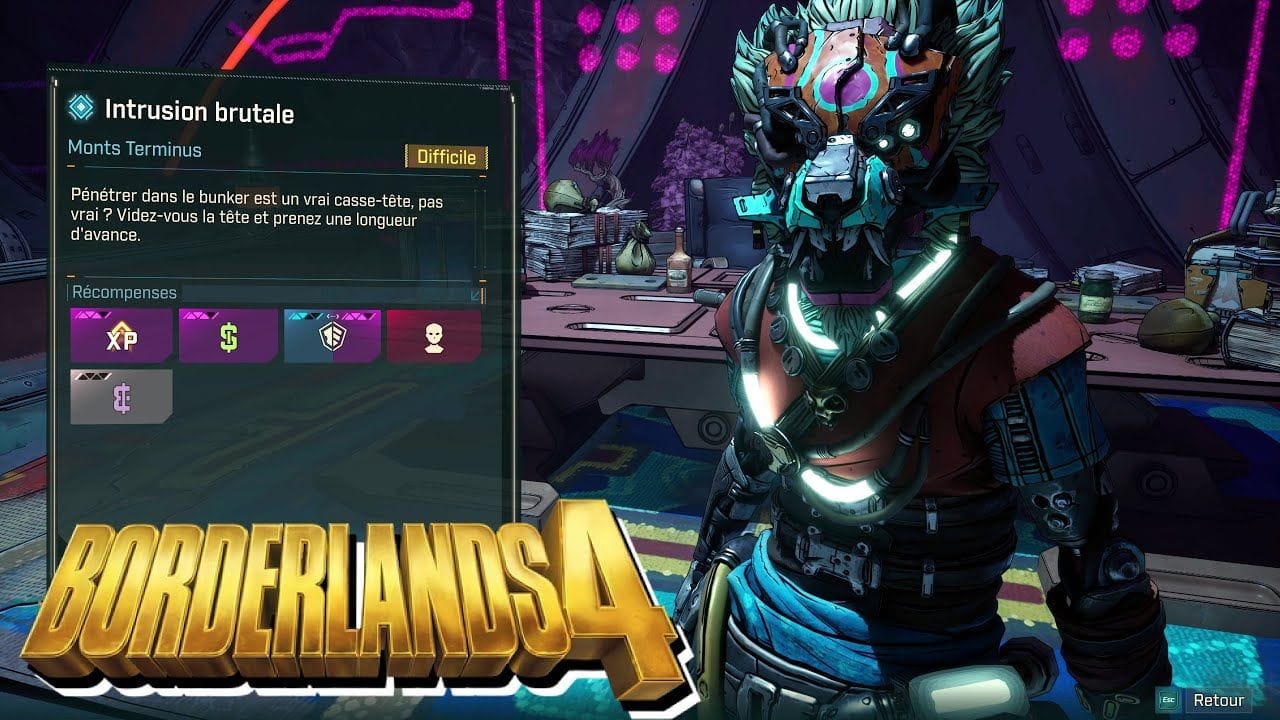1280x720 pixels.
Task: Click the grey currency reward tile
Action: click(121, 396)
